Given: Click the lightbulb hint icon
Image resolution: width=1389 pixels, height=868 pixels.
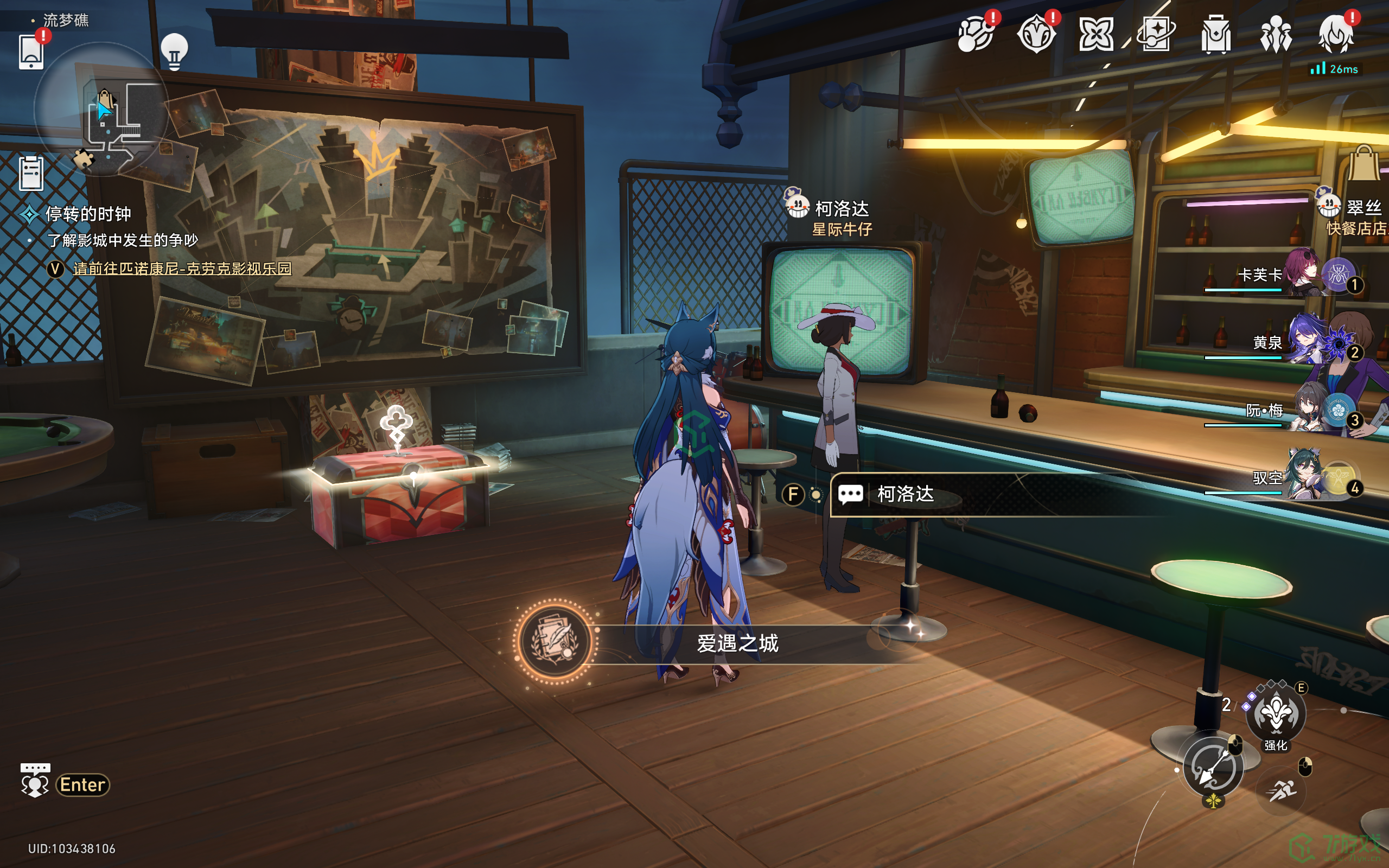Looking at the screenshot, I should click(x=174, y=52).
